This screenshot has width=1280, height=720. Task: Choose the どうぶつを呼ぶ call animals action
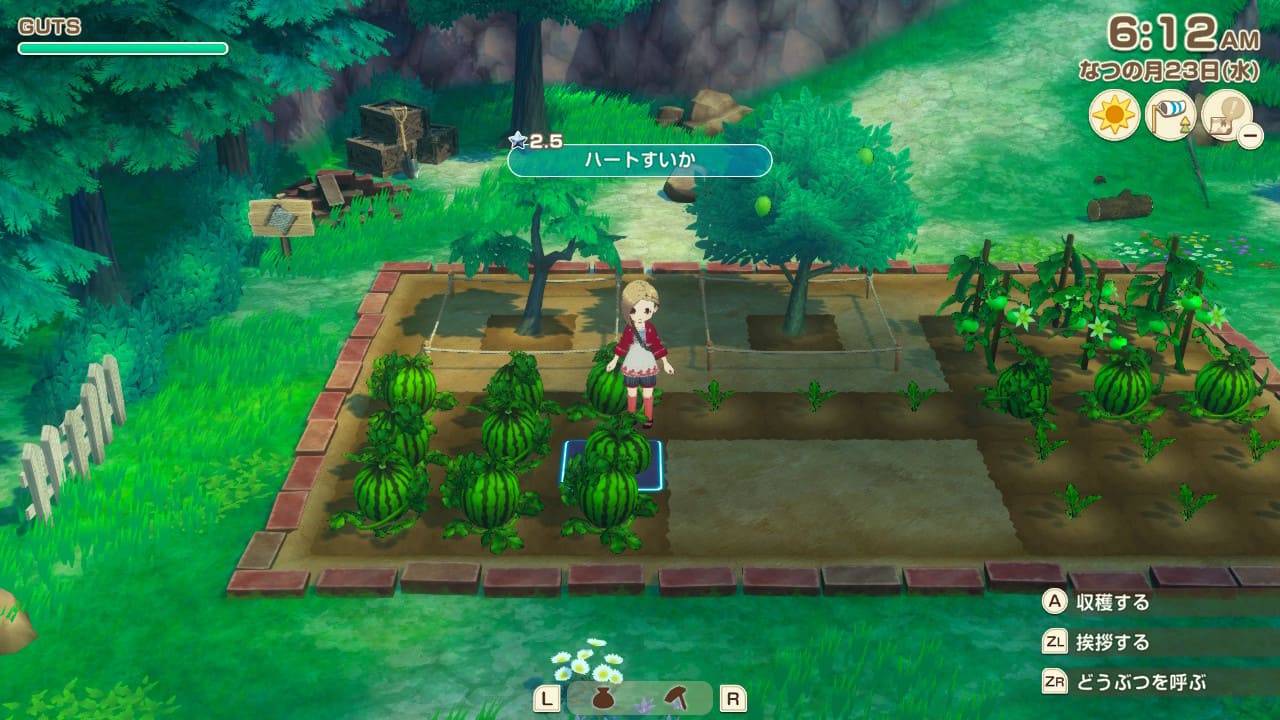click(x=1140, y=683)
